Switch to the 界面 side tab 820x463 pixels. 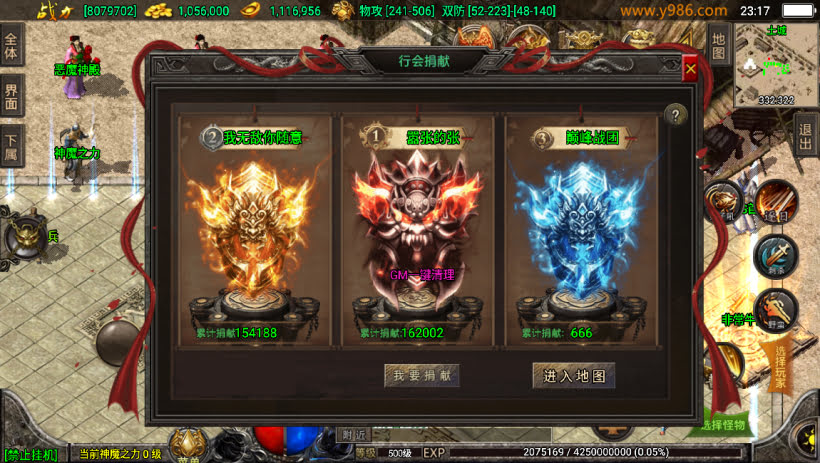(x=12, y=96)
